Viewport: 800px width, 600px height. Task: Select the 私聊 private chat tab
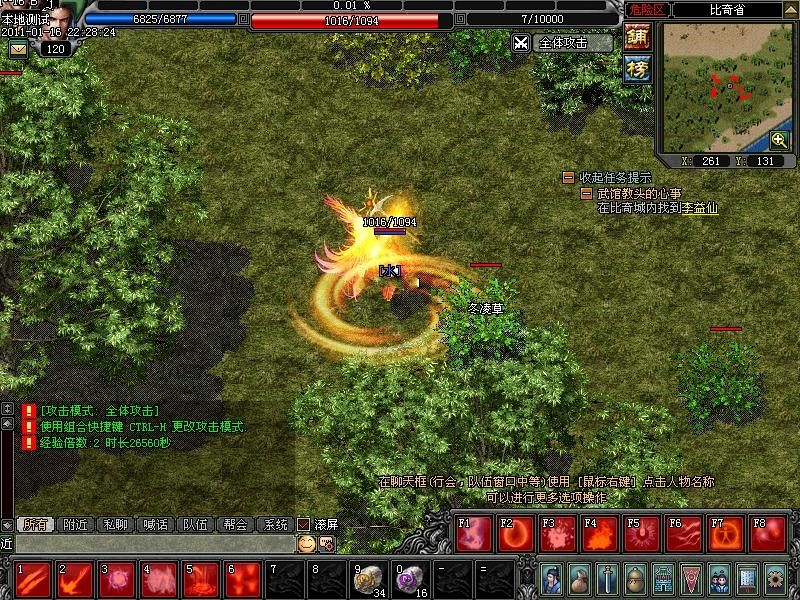coord(116,524)
